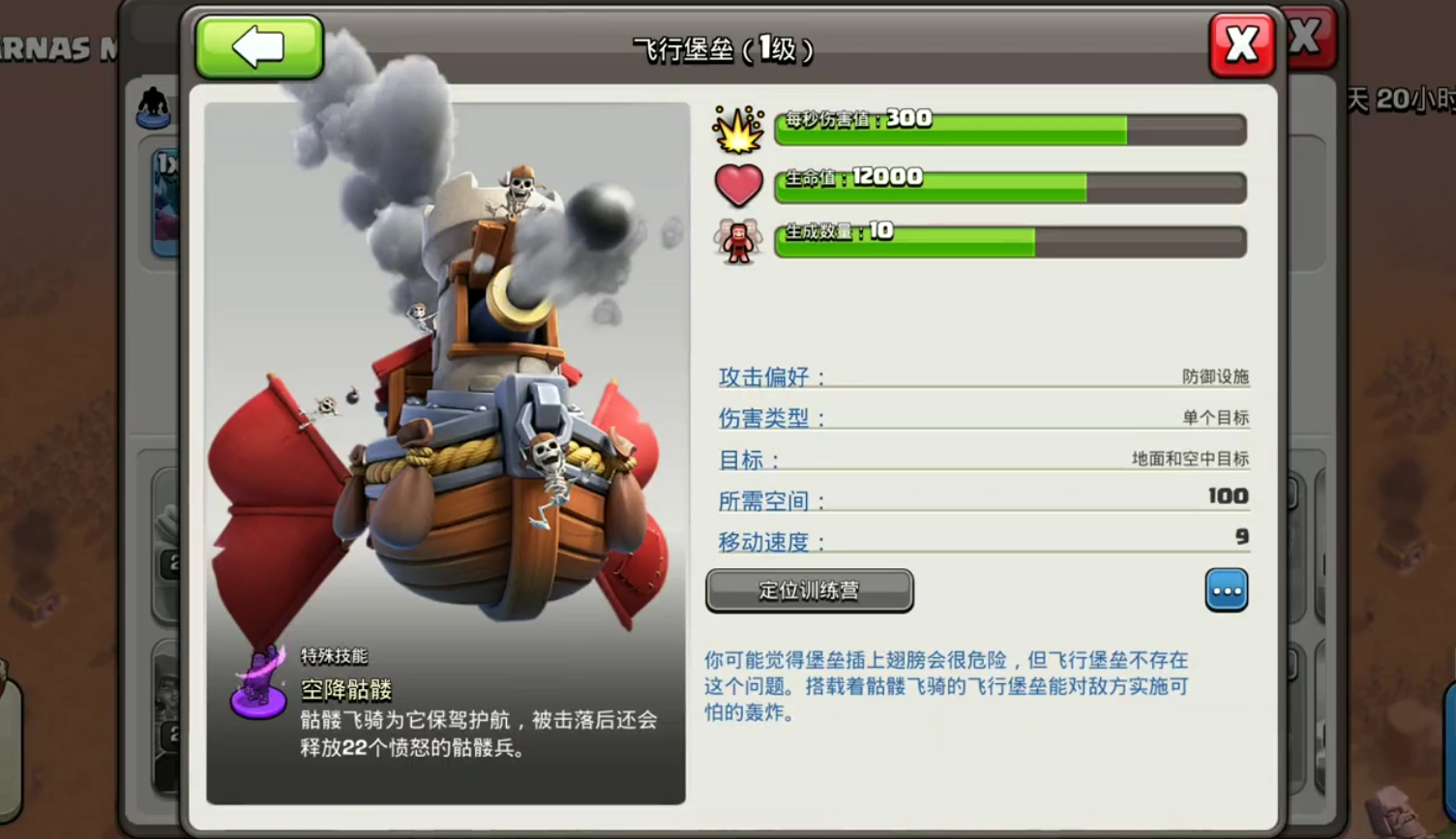Select the heart hit-points icon
Viewport: 1456px width, 839px height.
739,184
